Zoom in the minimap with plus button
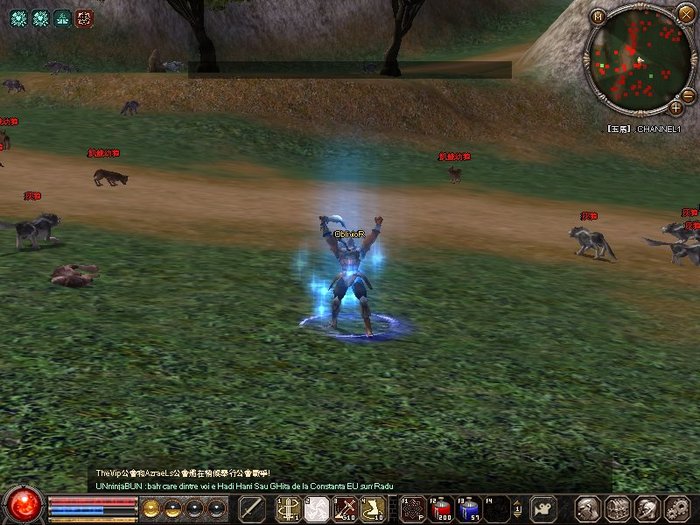This screenshot has width=700, height=525. click(676, 107)
